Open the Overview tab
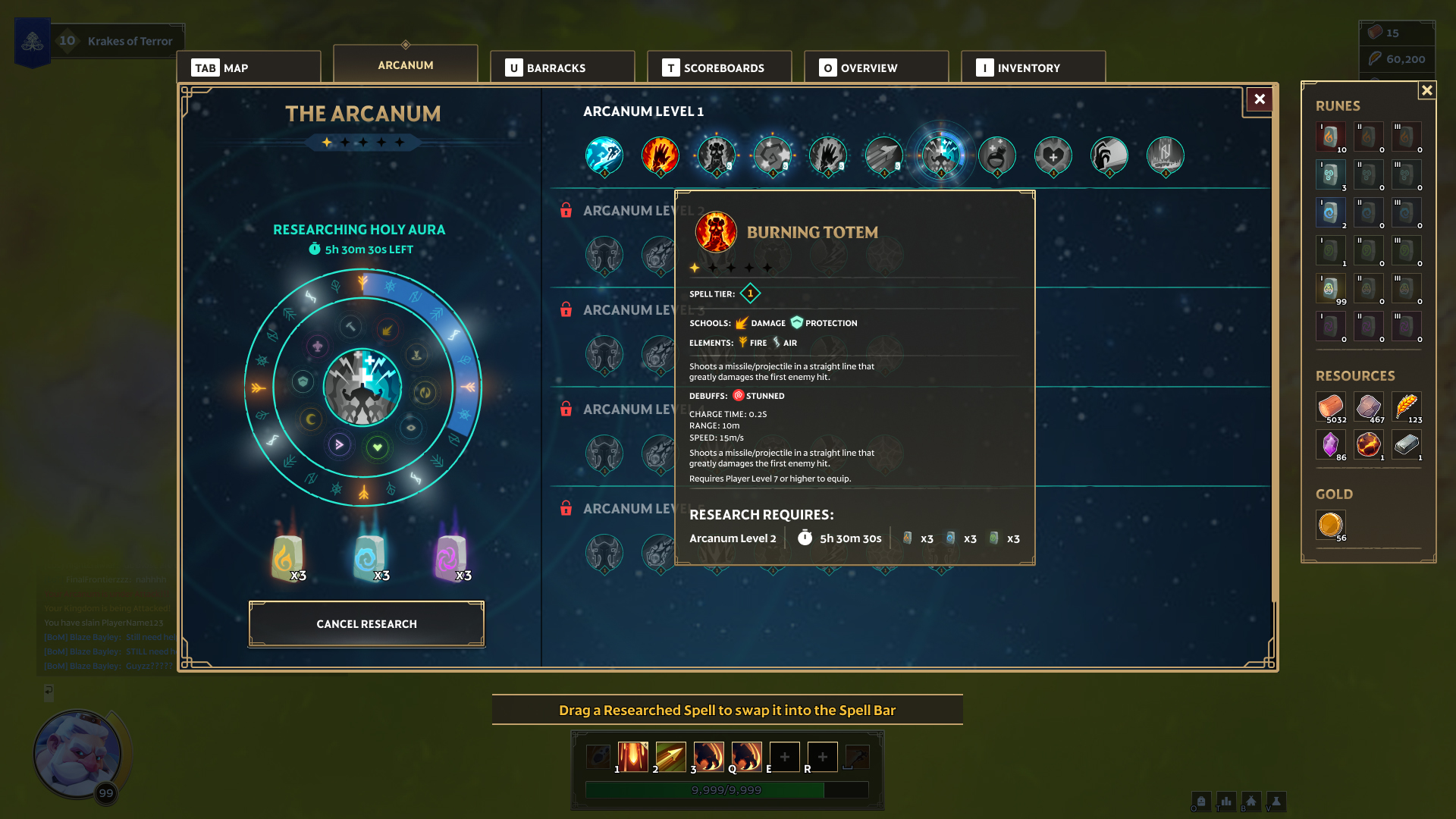This screenshot has width=1456, height=819. 876,67
